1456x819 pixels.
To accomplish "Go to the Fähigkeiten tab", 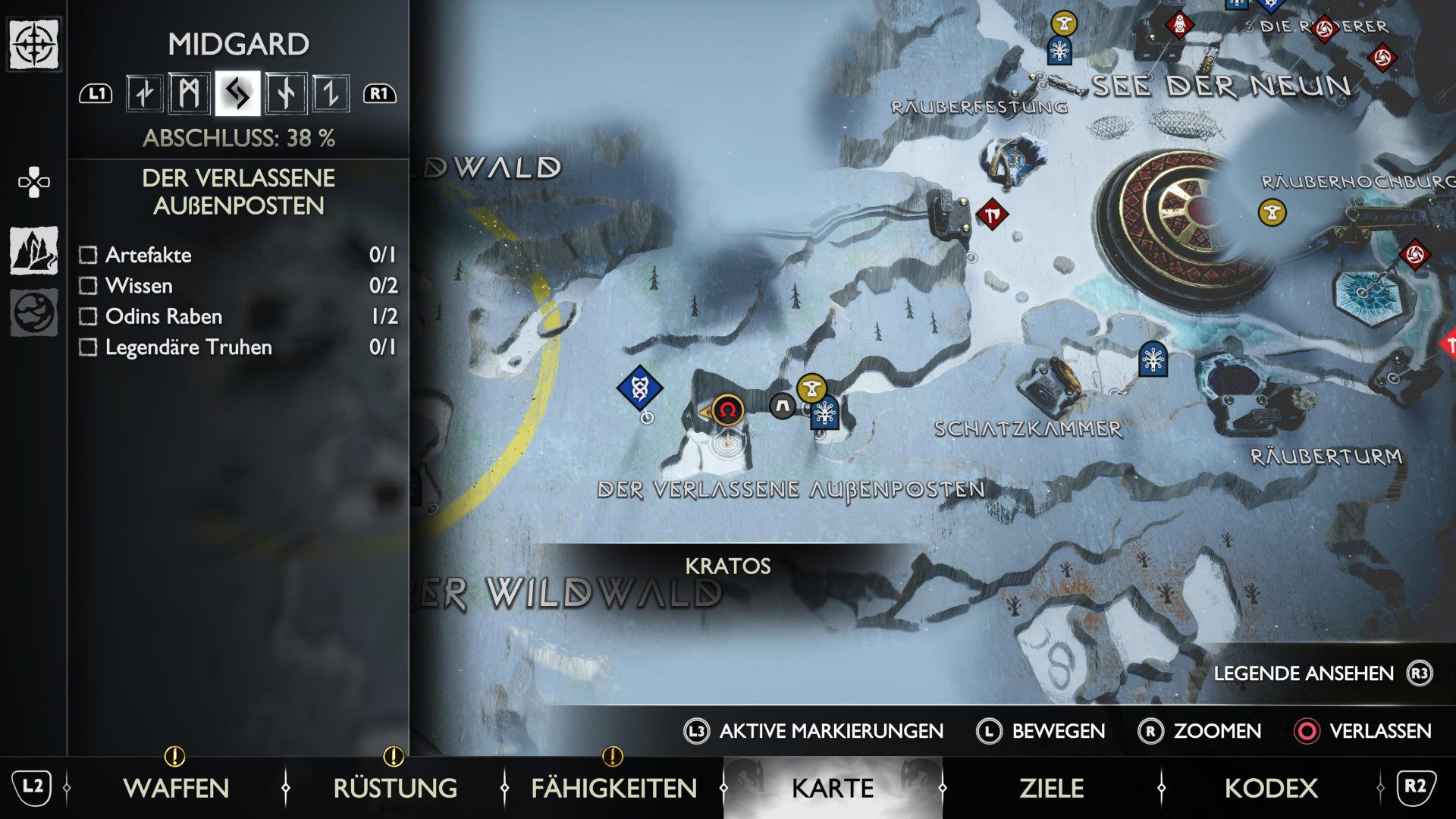I will (x=613, y=788).
